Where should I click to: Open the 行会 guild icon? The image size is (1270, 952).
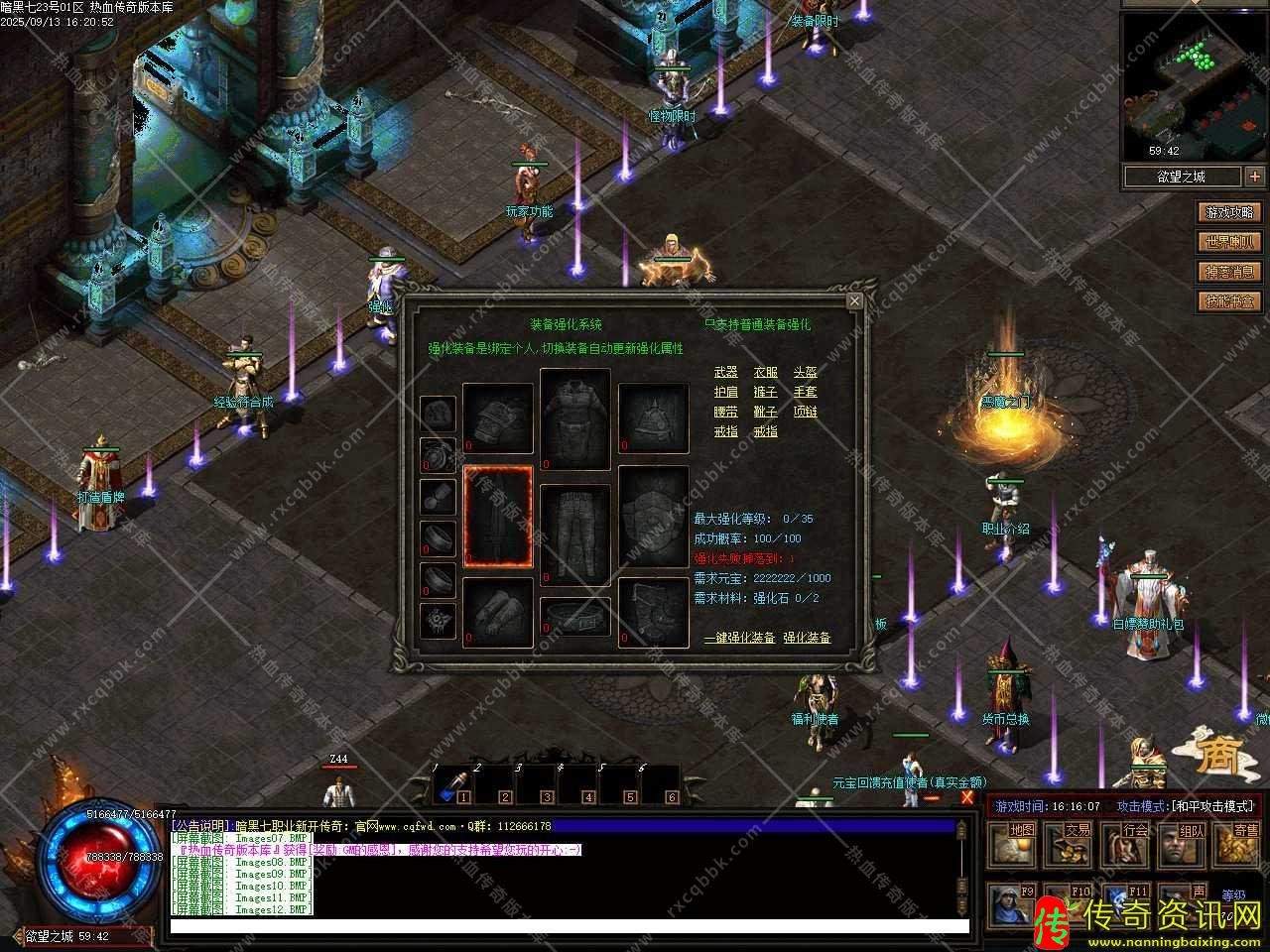(x=1133, y=844)
